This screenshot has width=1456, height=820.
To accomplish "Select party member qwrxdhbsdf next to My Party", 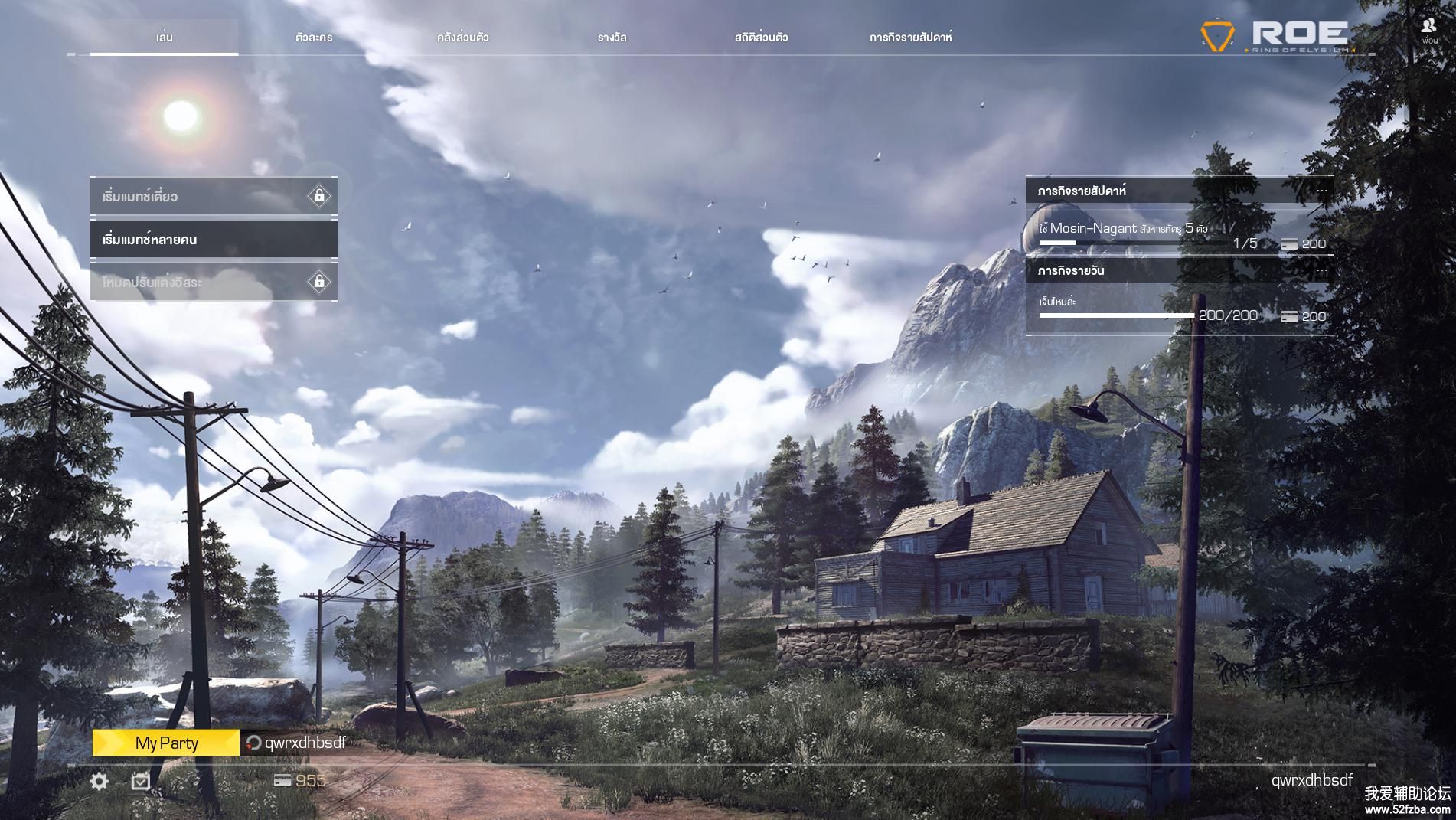I will (297, 743).
